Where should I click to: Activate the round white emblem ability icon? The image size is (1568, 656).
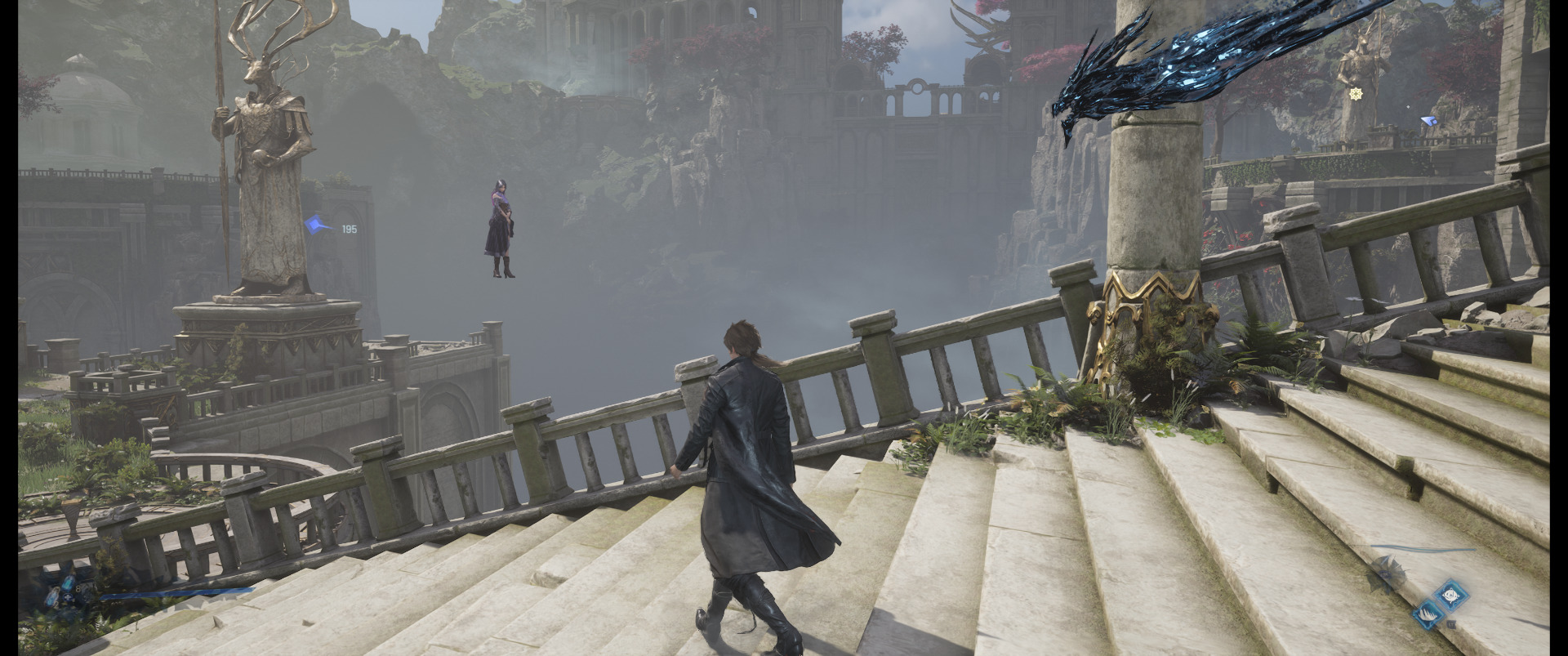coord(1450,596)
